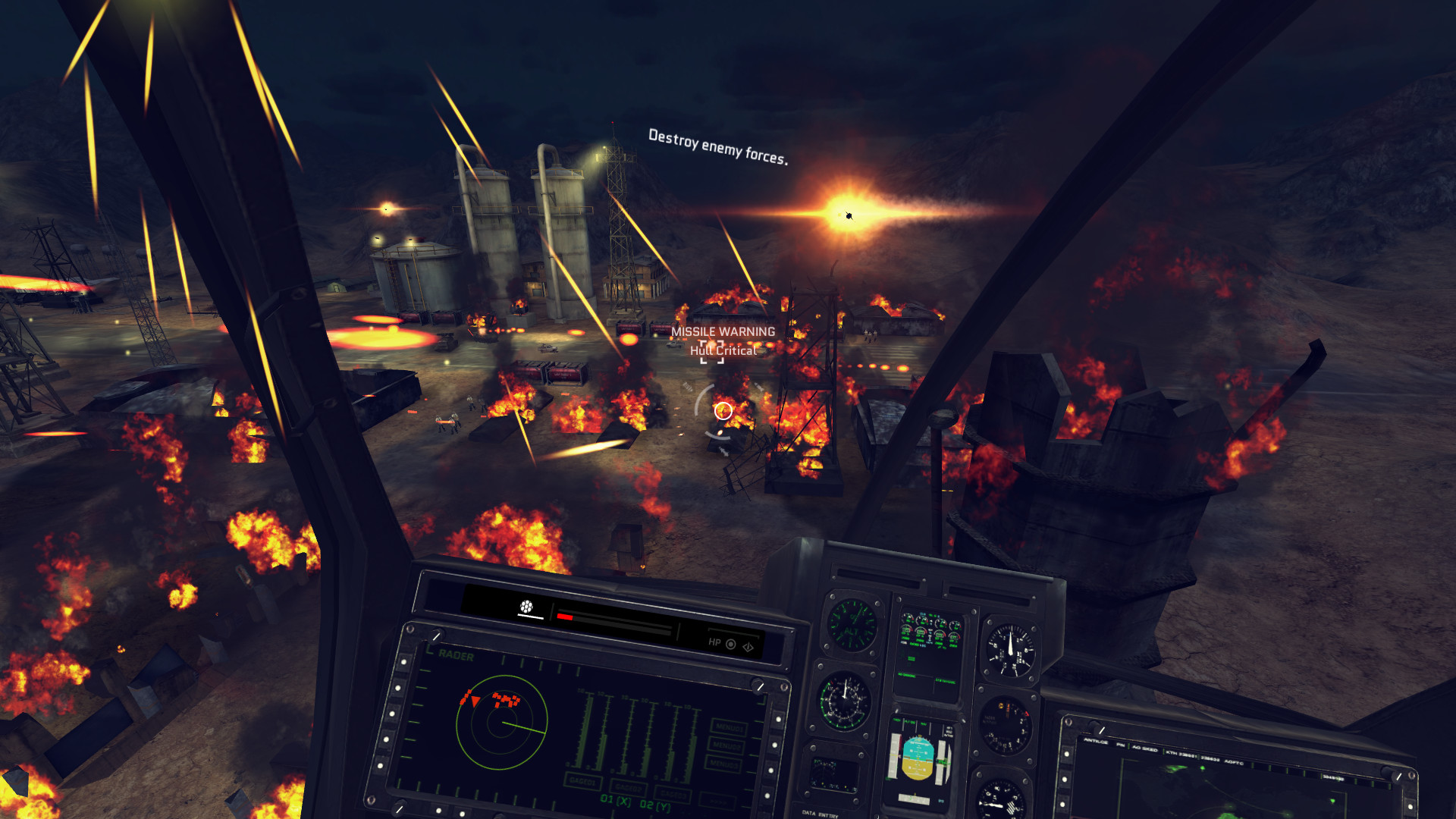This screenshot has height=819, width=1456.
Task: Select the radar sweep display on the RADER screen
Action: point(503,723)
